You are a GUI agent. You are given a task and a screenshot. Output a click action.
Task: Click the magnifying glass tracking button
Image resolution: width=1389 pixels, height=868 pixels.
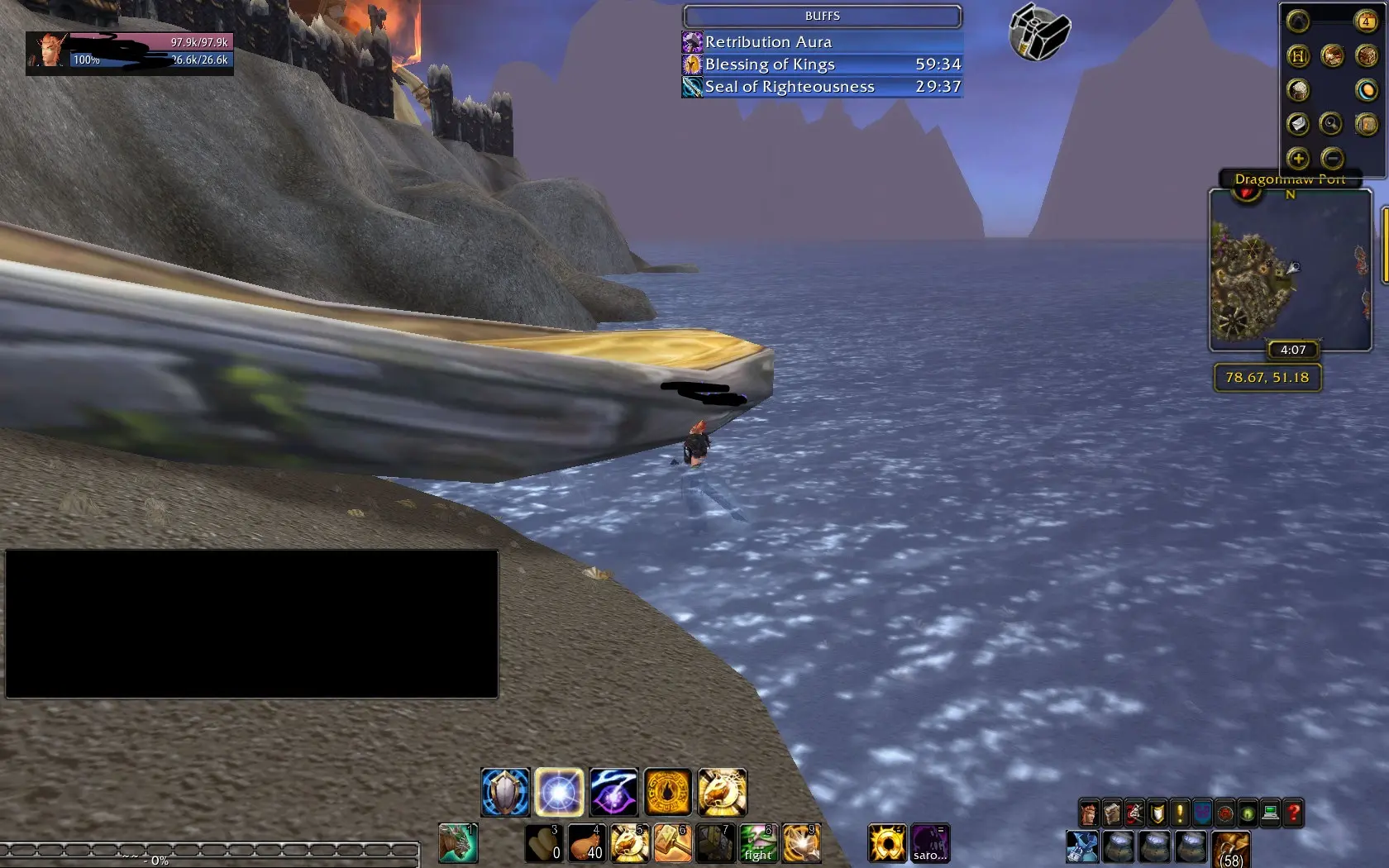pyautogui.click(x=1330, y=124)
